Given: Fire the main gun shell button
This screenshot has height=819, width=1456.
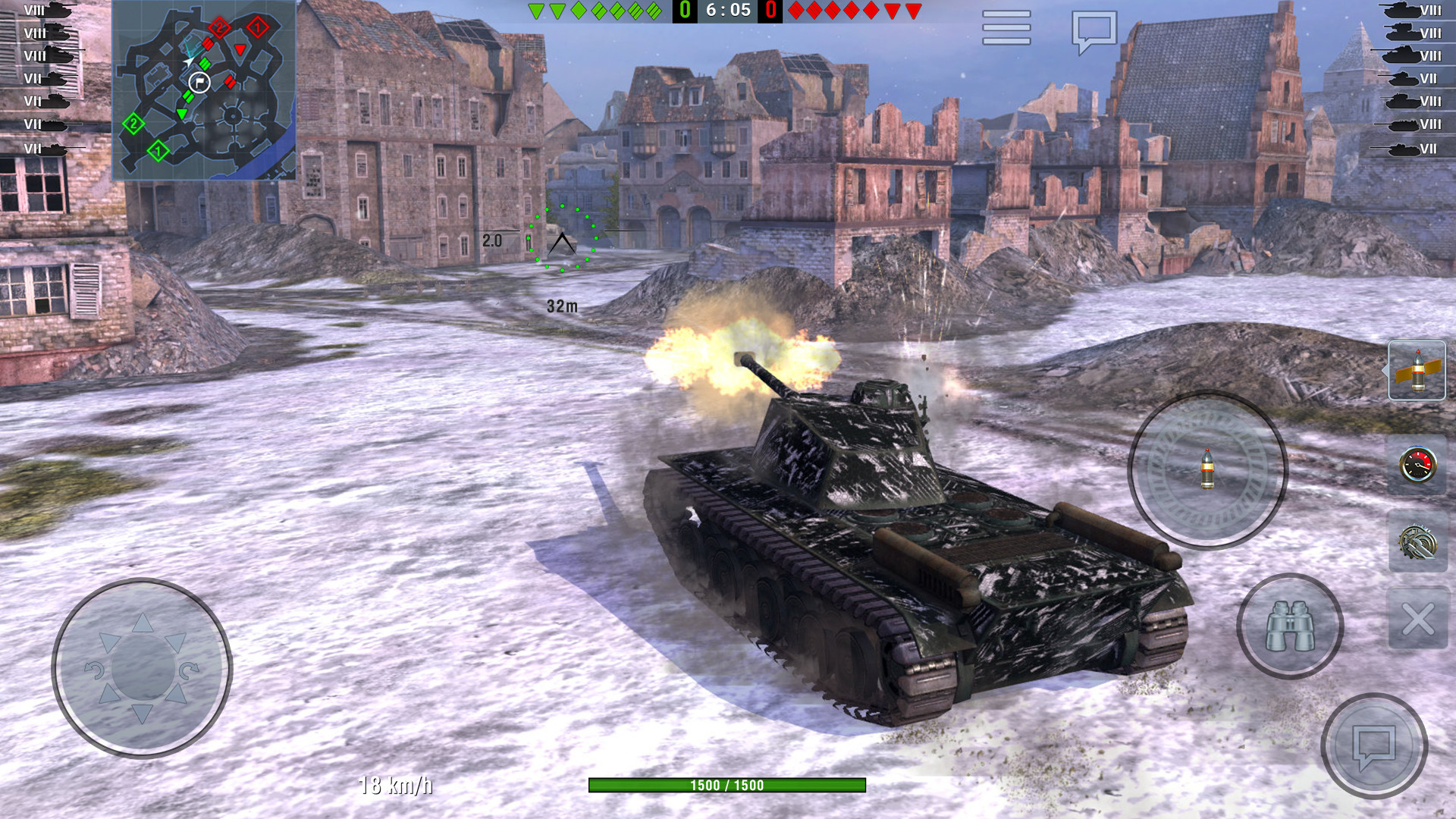Looking at the screenshot, I should pyautogui.click(x=1207, y=469).
